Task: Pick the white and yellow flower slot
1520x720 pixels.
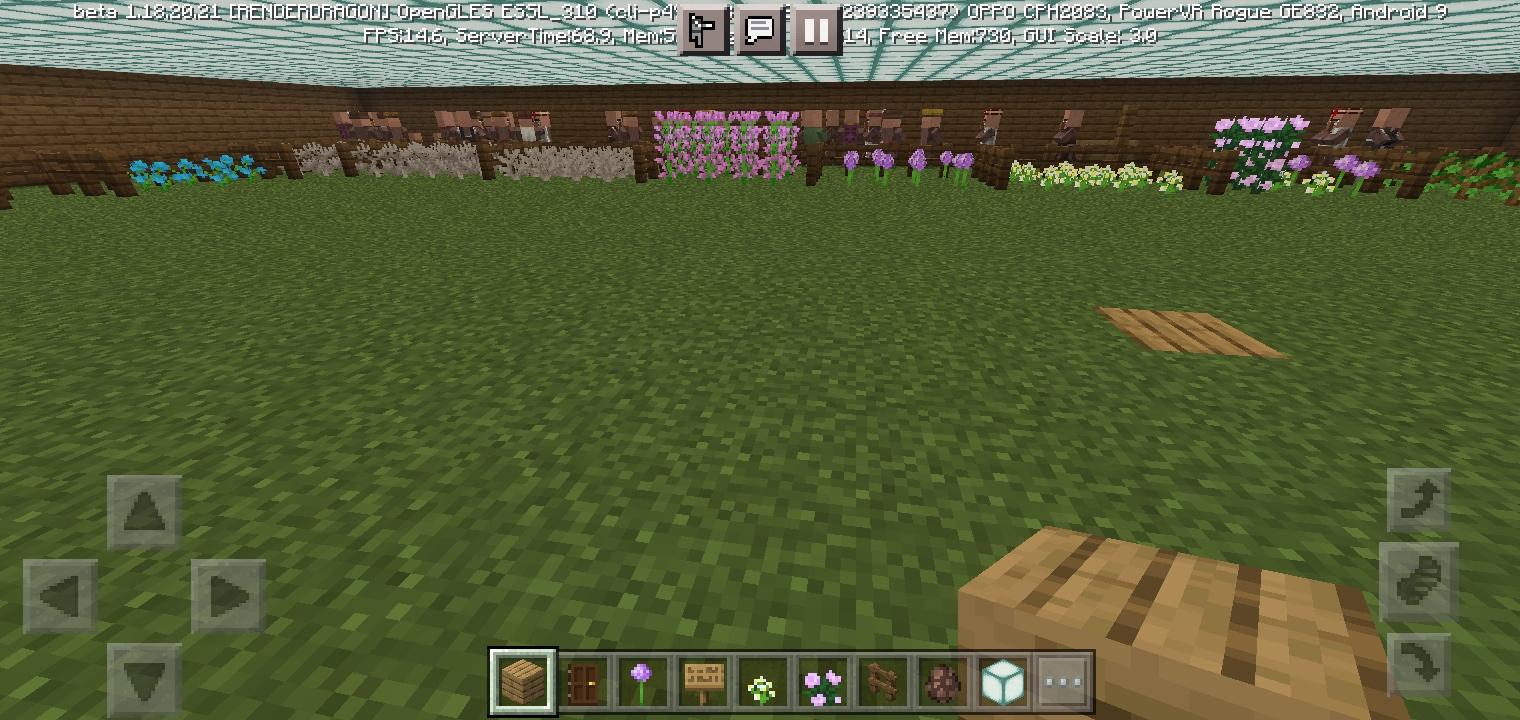Action: pos(762,683)
